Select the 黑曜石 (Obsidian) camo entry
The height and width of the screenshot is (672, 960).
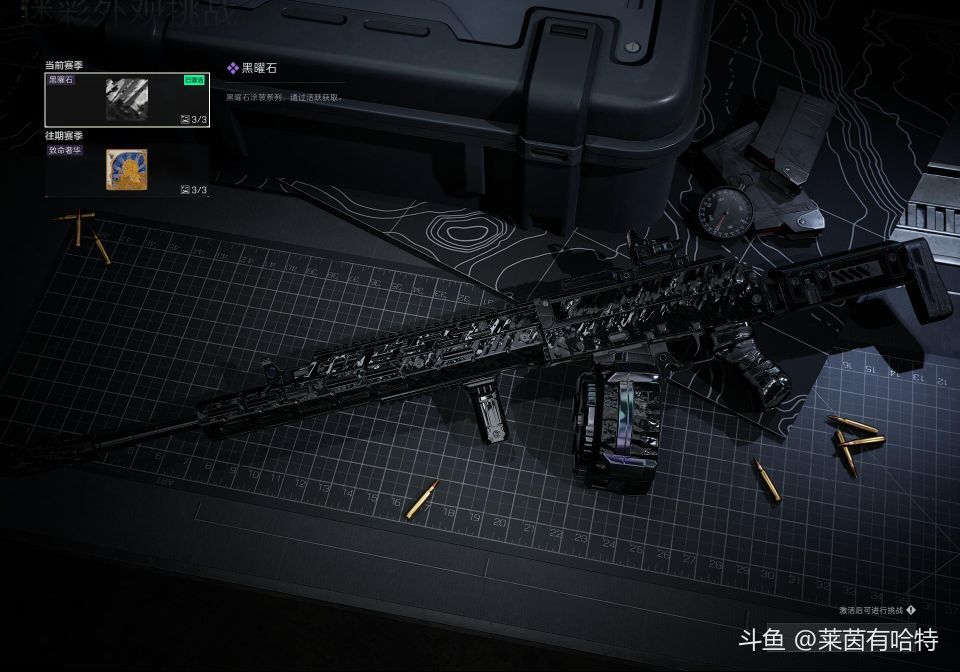[x=127, y=99]
